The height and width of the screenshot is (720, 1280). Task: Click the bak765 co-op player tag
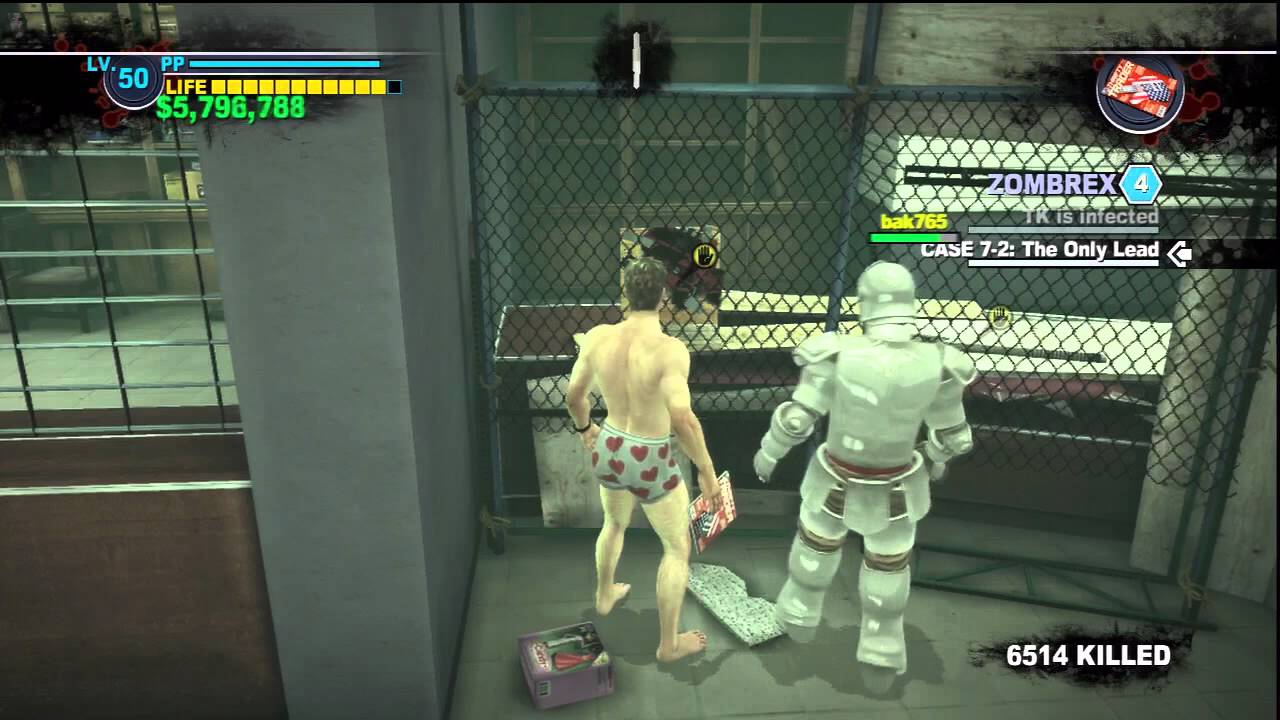coord(912,222)
